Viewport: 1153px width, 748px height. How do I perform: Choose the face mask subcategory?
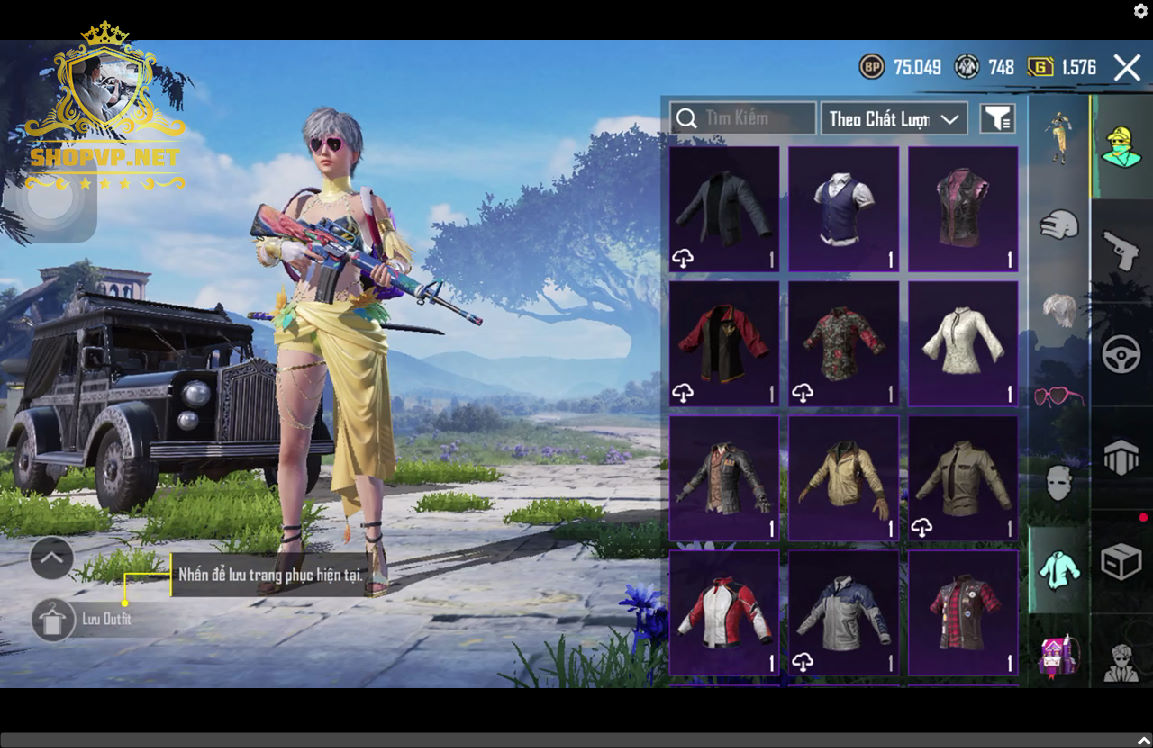(x=1058, y=483)
